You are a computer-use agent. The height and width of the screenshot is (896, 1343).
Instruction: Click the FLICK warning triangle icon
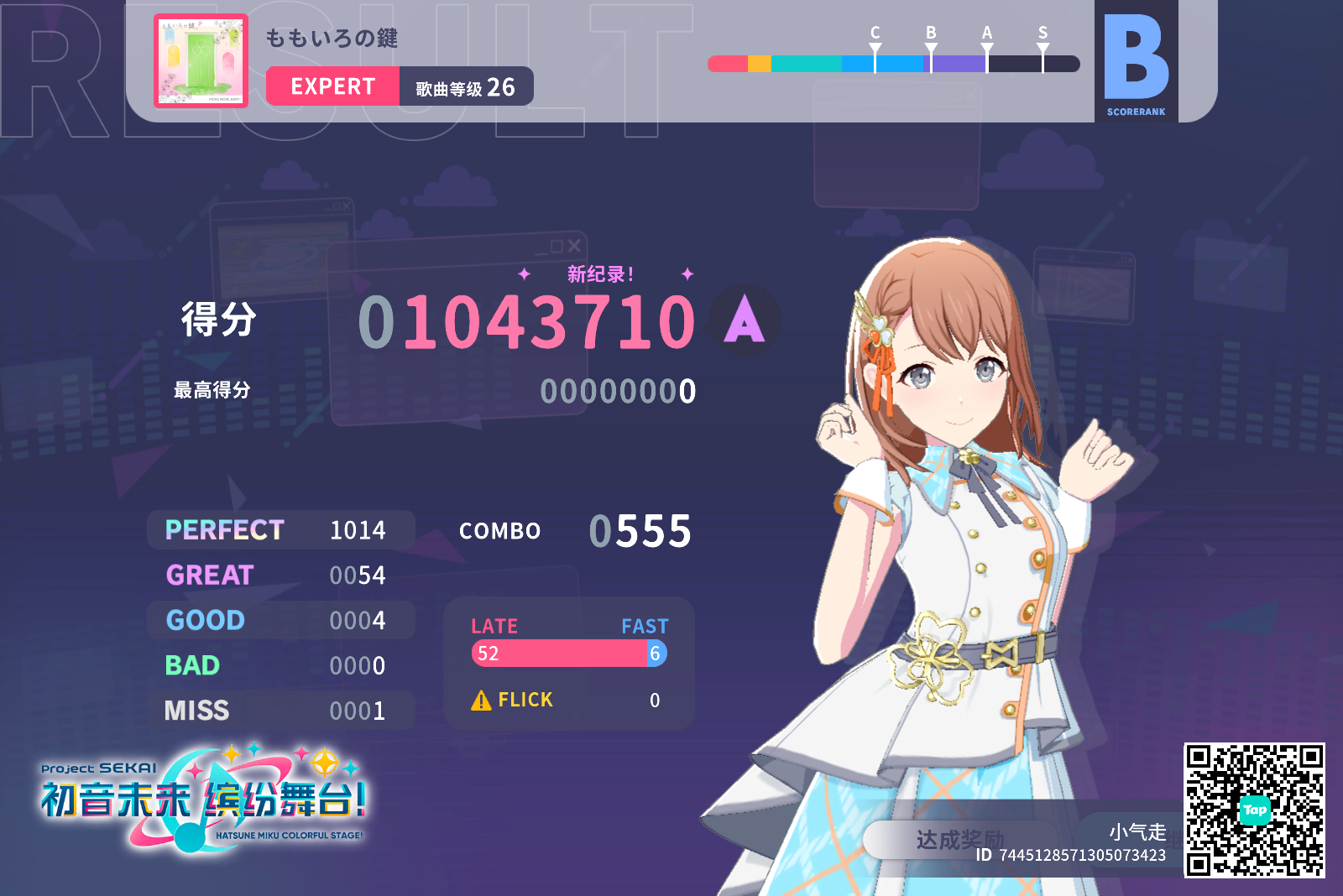(x=481, y=700)
